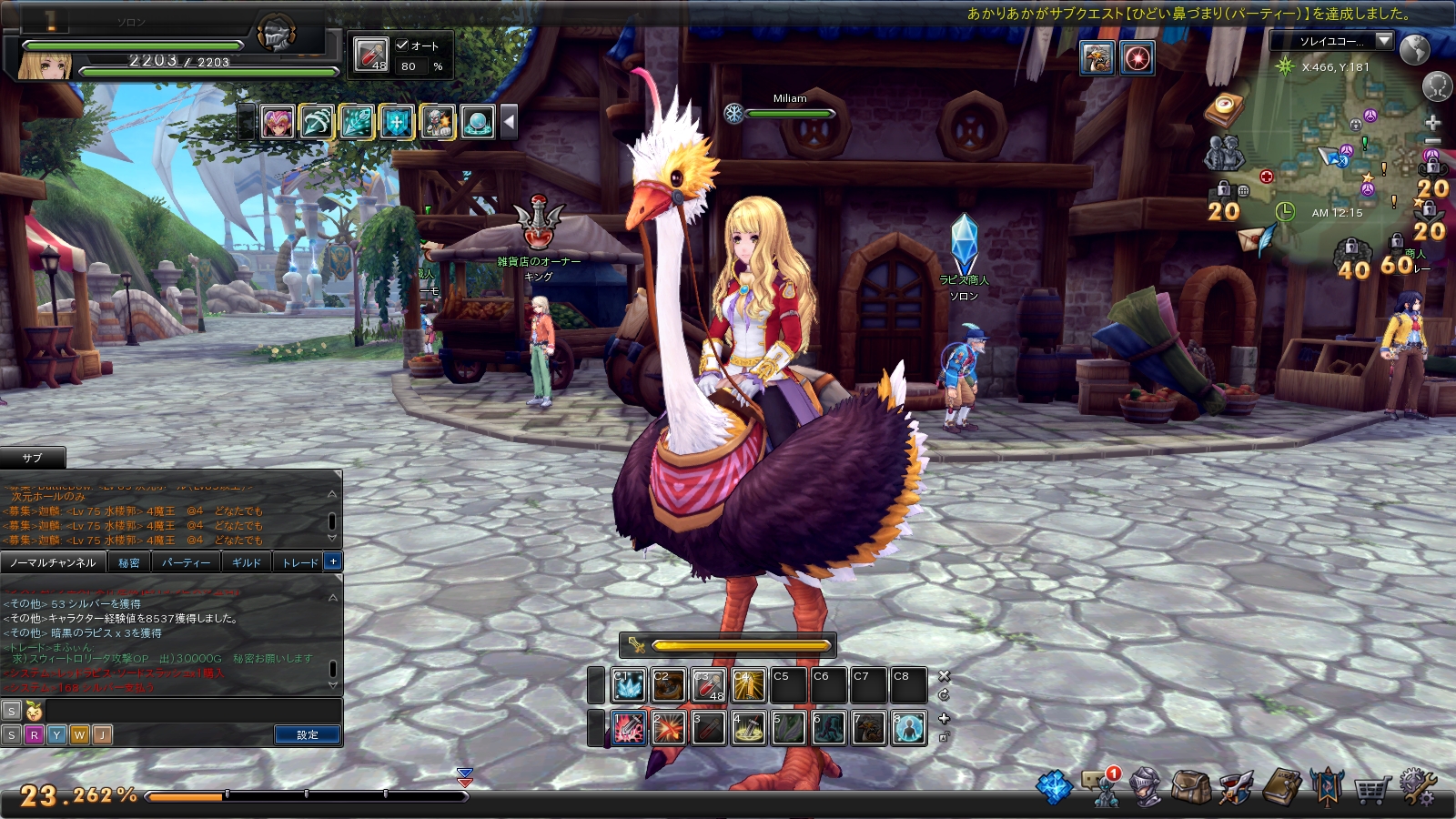
Task: Switch to the ギルド chat tab
Action: point(246,562)
